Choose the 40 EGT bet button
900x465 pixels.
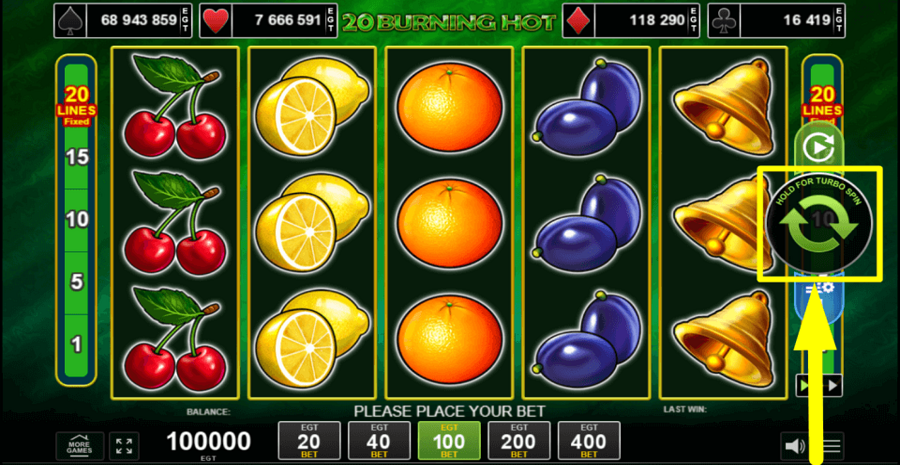coord(380,441)
